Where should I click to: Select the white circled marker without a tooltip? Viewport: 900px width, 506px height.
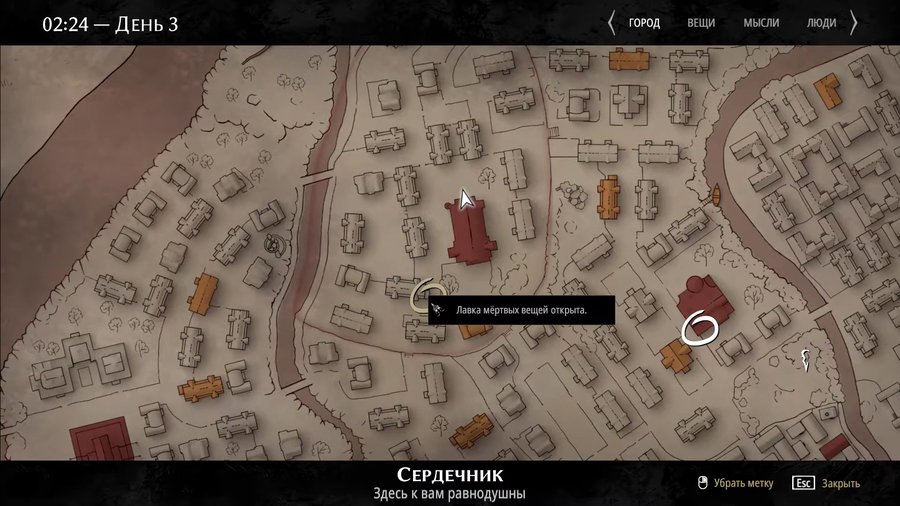701,326
